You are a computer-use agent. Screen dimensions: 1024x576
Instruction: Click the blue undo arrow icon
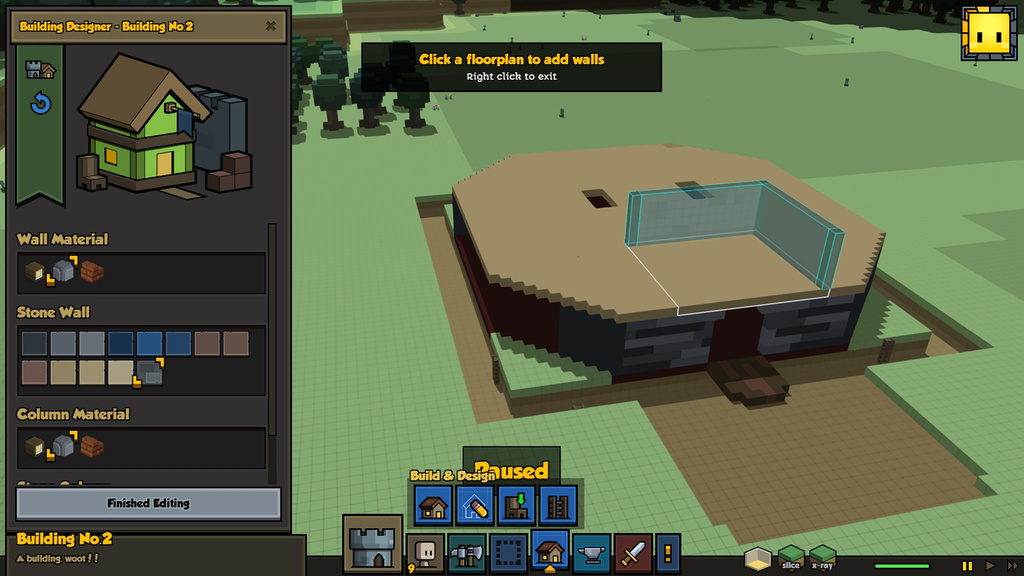40,103
